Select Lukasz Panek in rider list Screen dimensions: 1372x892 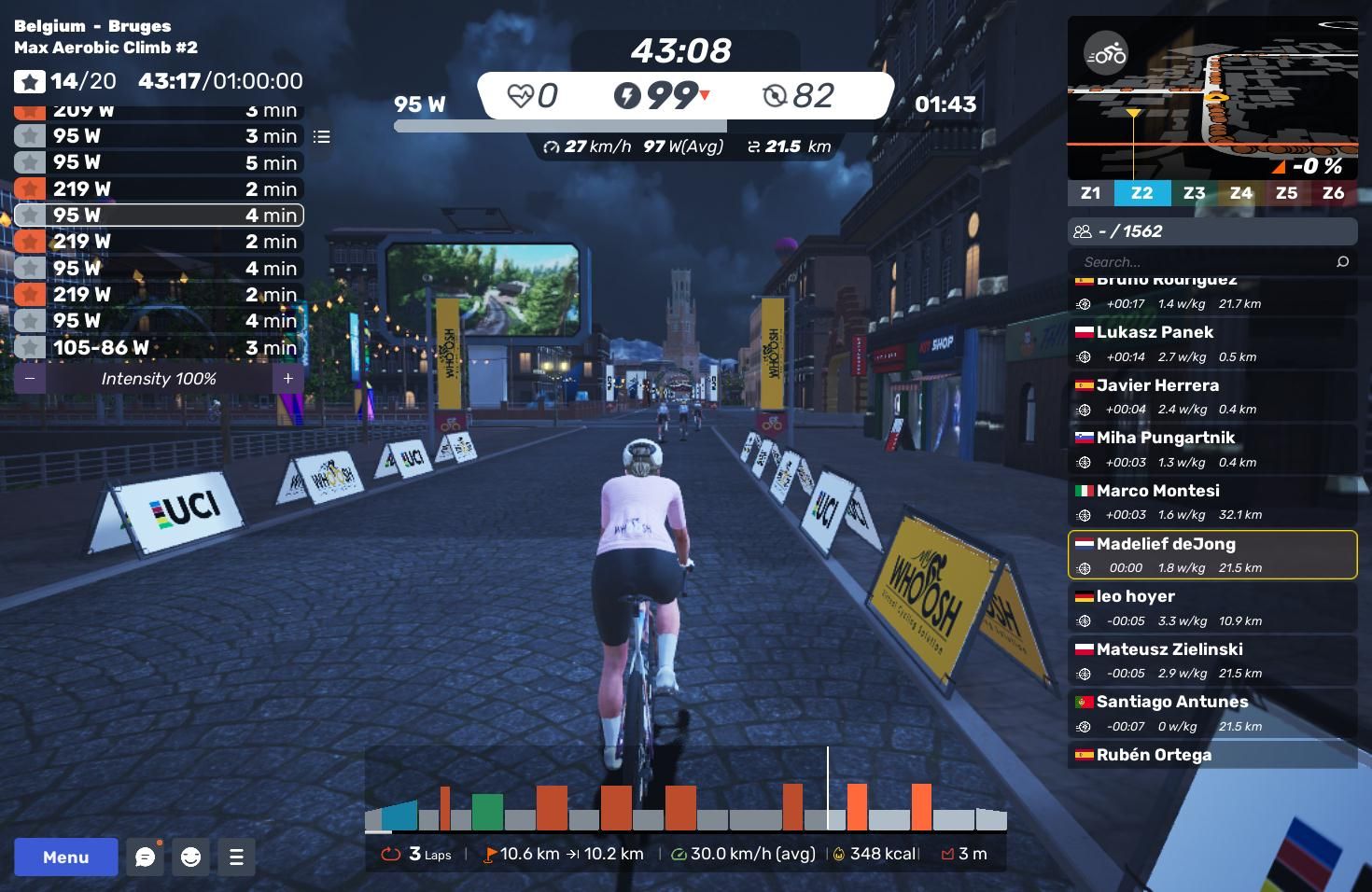pos(1211,343)
